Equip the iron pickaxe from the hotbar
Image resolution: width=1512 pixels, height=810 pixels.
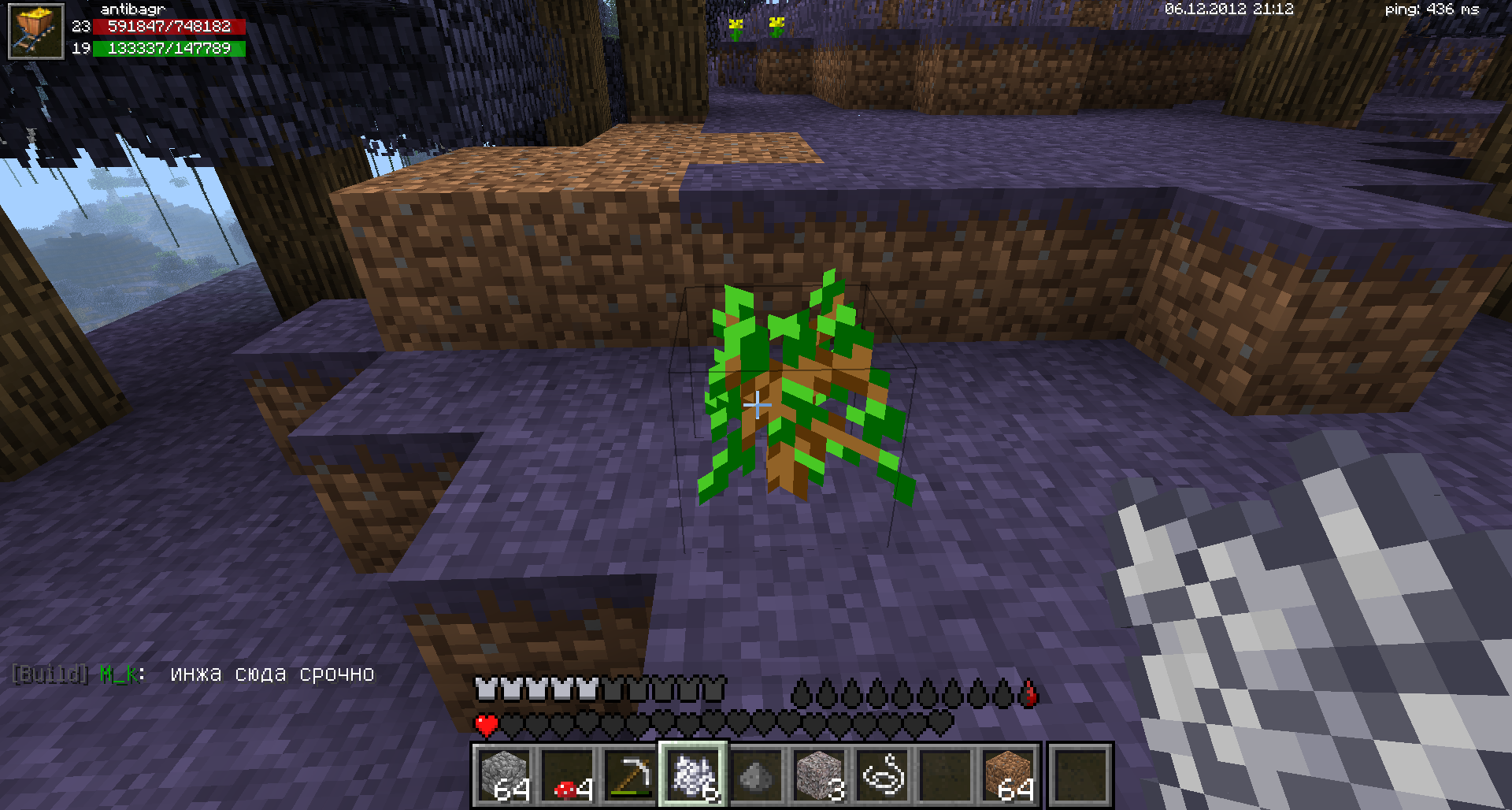[630, 775]
